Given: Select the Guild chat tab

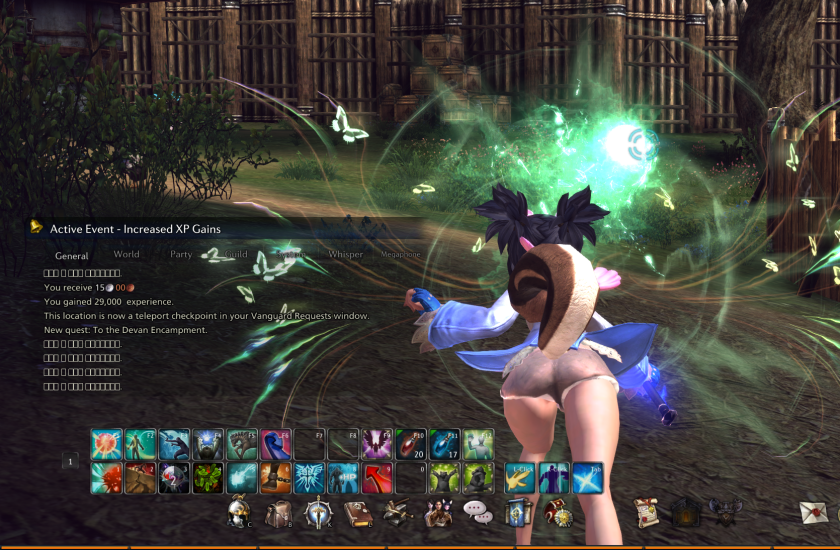Looking at the screenshot, I should coord(236,254).
